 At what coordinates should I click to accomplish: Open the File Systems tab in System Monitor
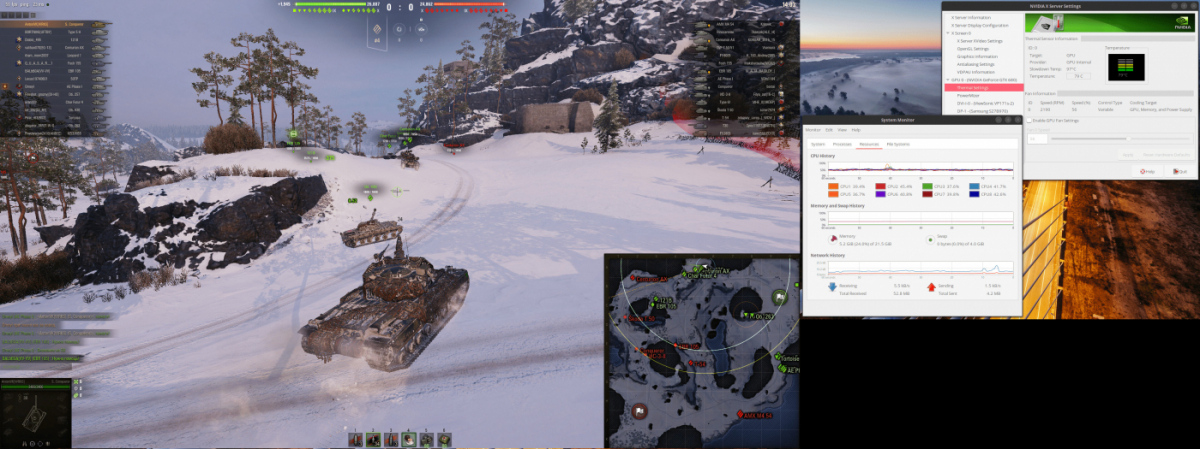pos(897,144)
